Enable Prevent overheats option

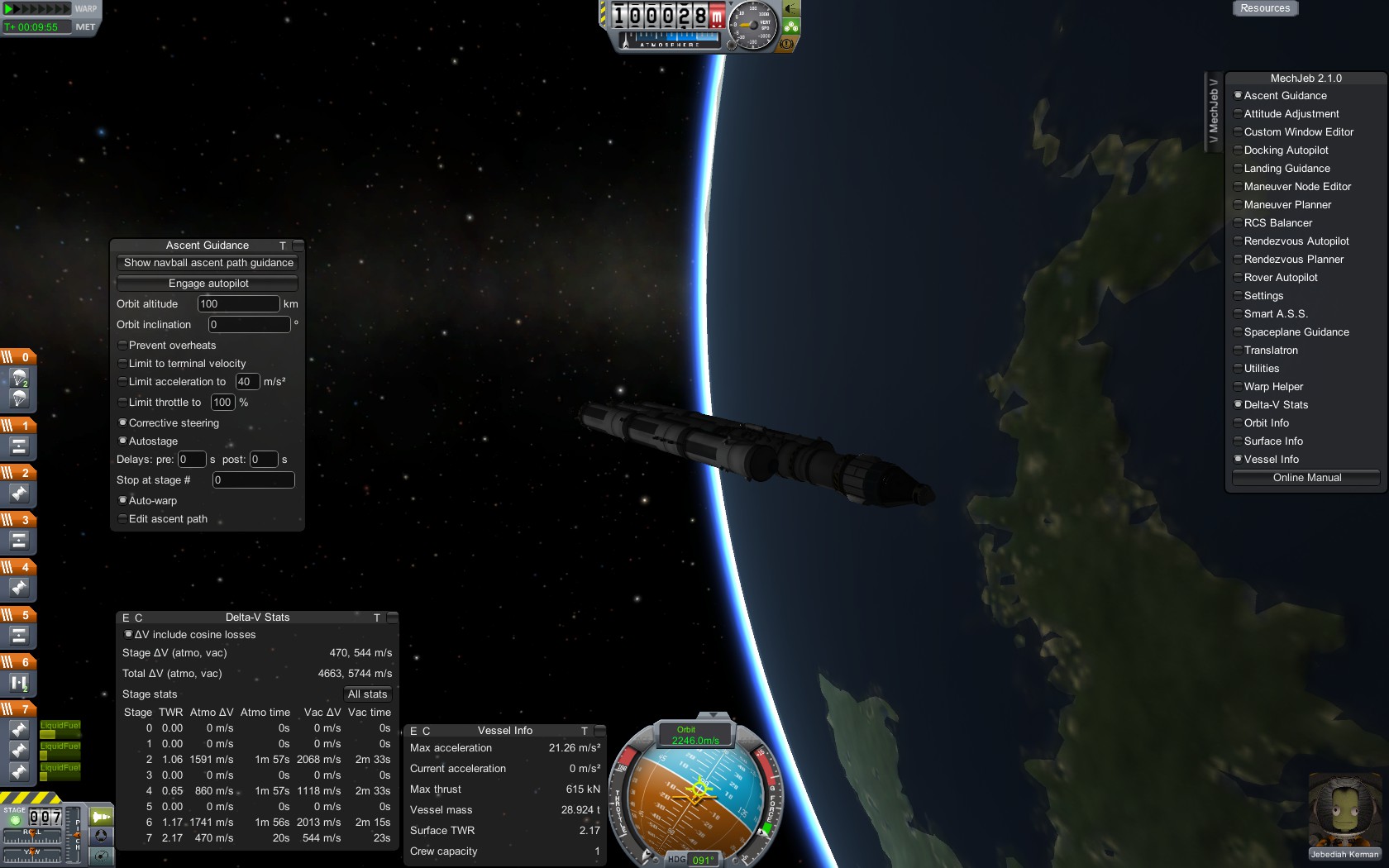(x=123, y=346)
